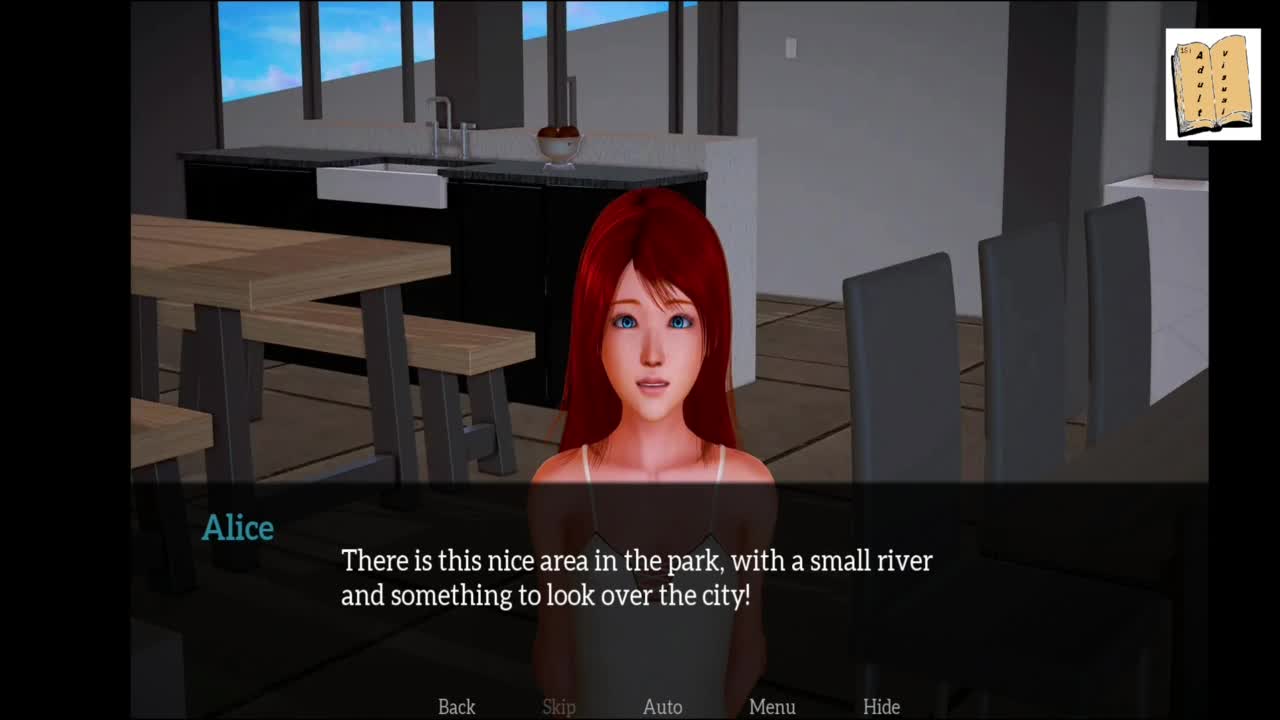1280x720 pixels.
Task: Go back to the previous dialogue line
Action: (456, 707)
